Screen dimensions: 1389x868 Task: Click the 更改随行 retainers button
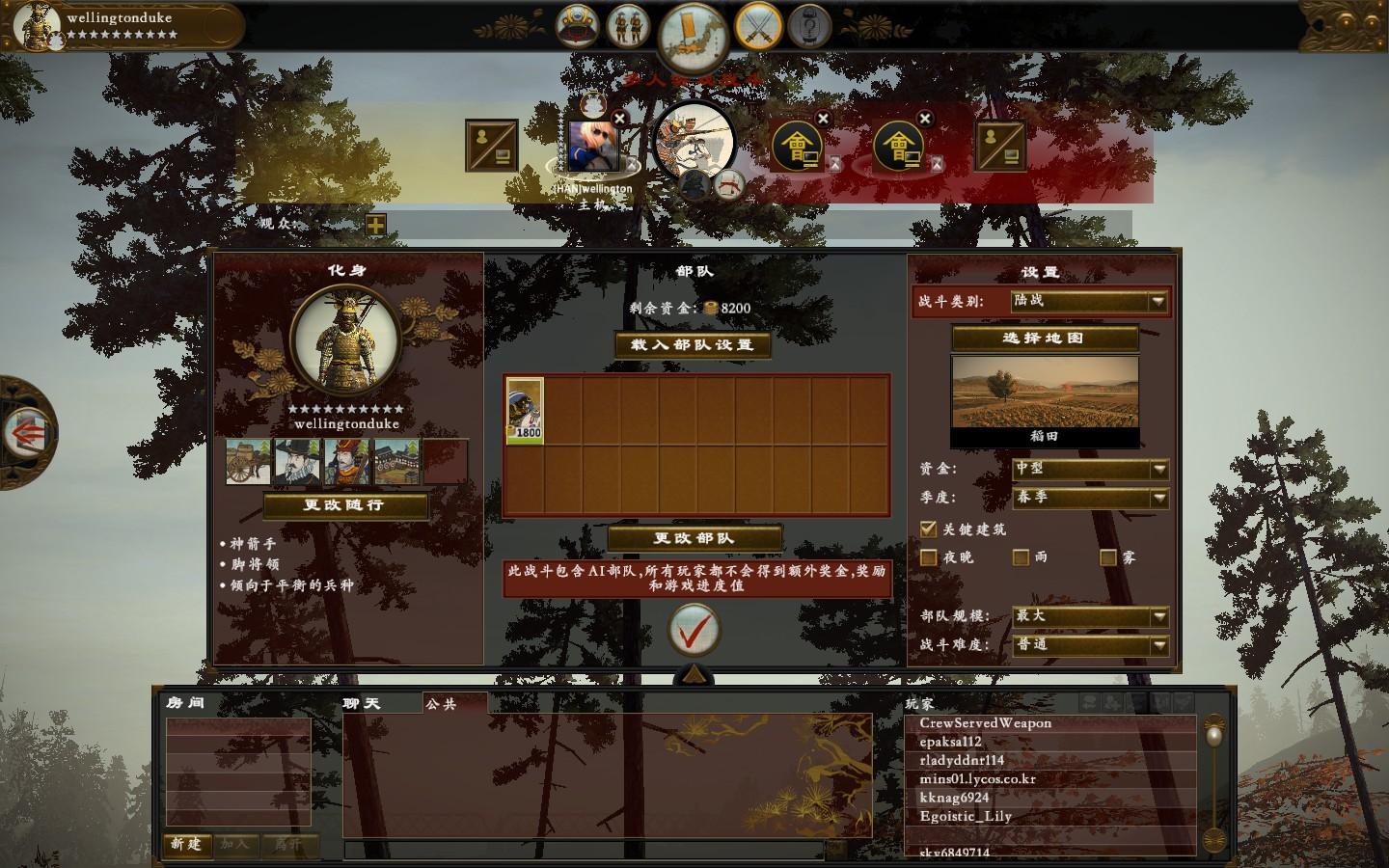click(x=344, y=505)
